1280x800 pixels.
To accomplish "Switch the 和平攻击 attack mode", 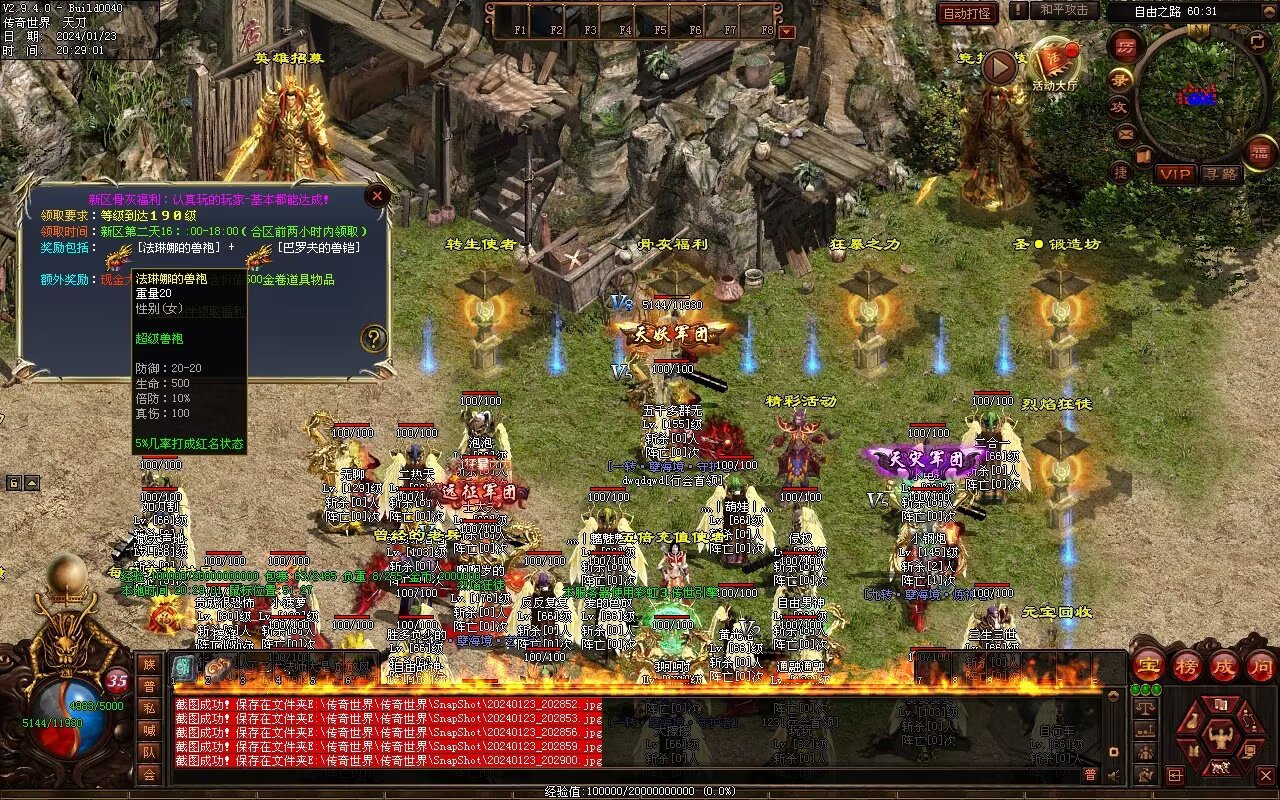I will [1063, 11].
